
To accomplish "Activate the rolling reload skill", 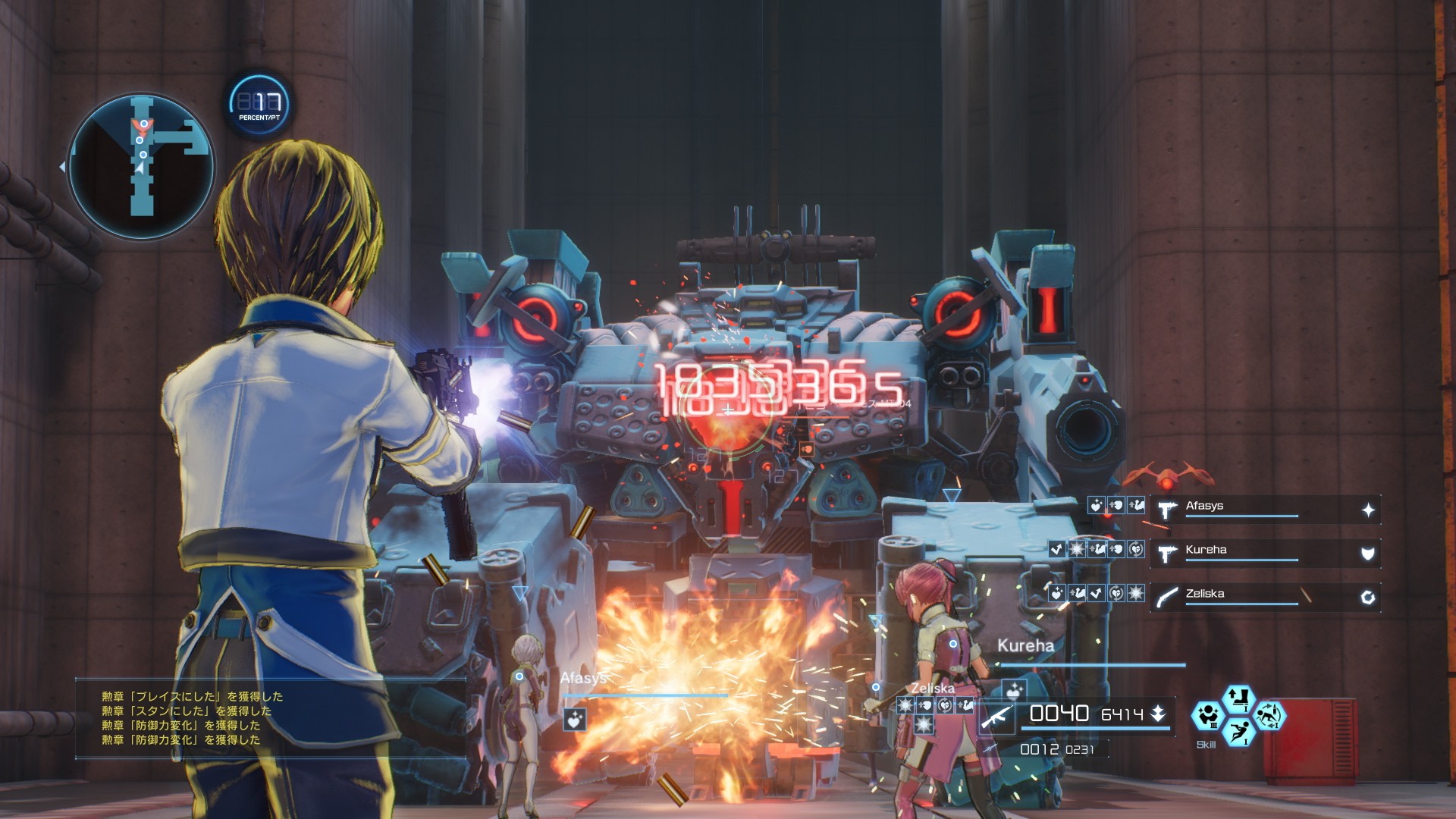I will [1269, 716].
